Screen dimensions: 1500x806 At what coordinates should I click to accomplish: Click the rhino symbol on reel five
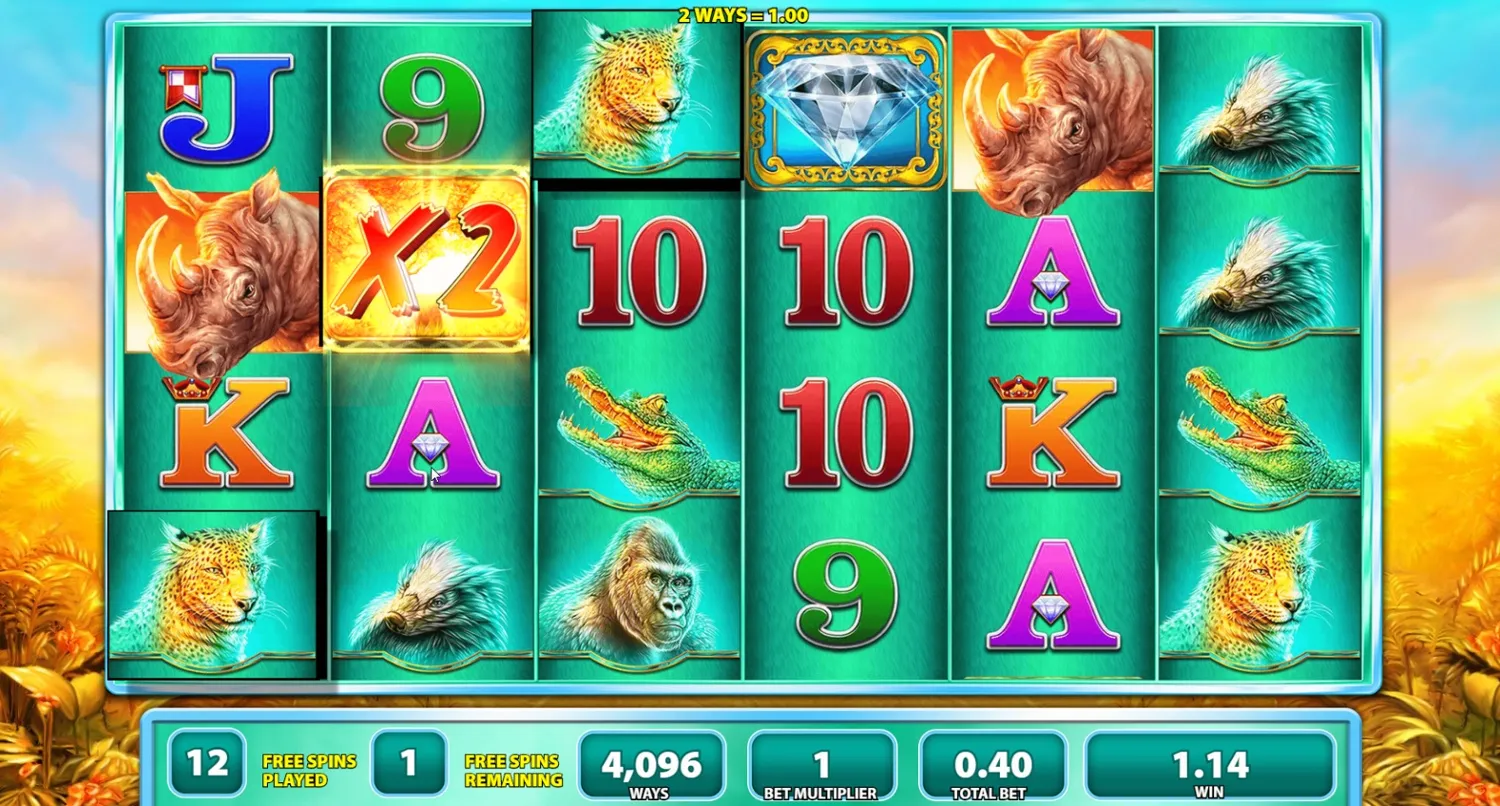(x=1050, y=110)
